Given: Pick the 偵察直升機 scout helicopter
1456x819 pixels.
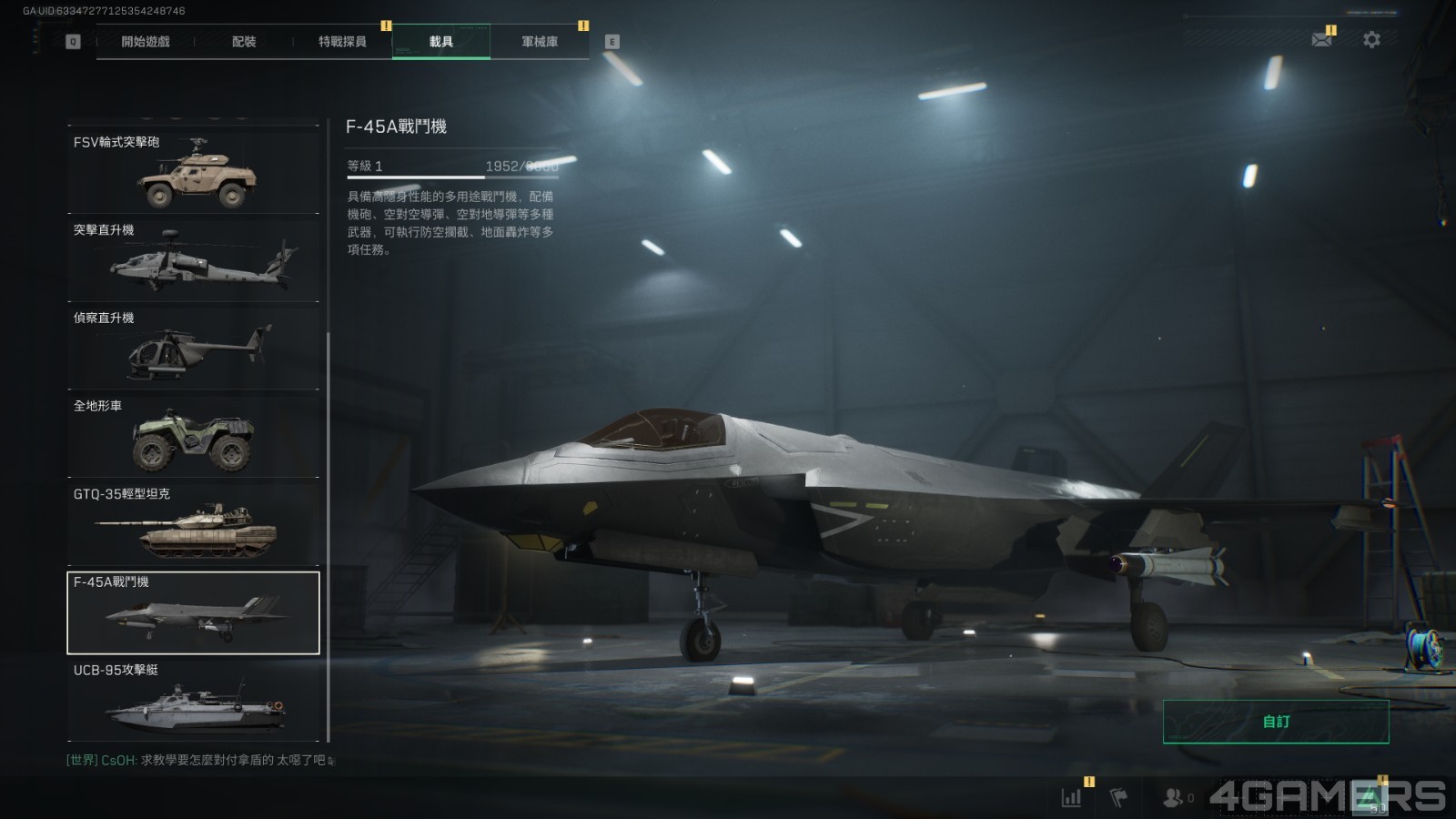Looking at the screenshot, I should pyautogui.click(x=194, y=347).
